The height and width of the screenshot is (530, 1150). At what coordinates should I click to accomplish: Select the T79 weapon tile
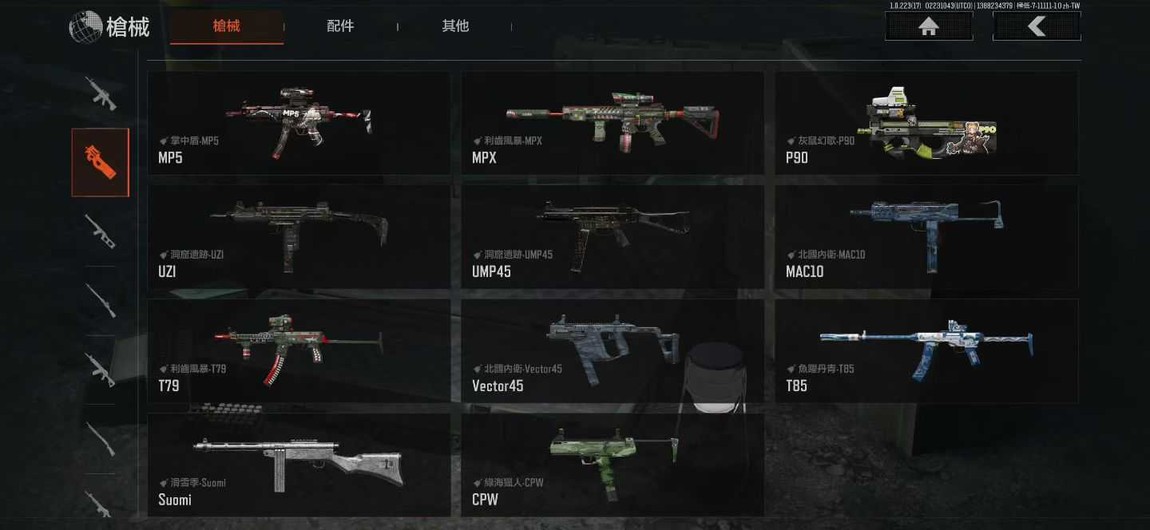(298, 351)
